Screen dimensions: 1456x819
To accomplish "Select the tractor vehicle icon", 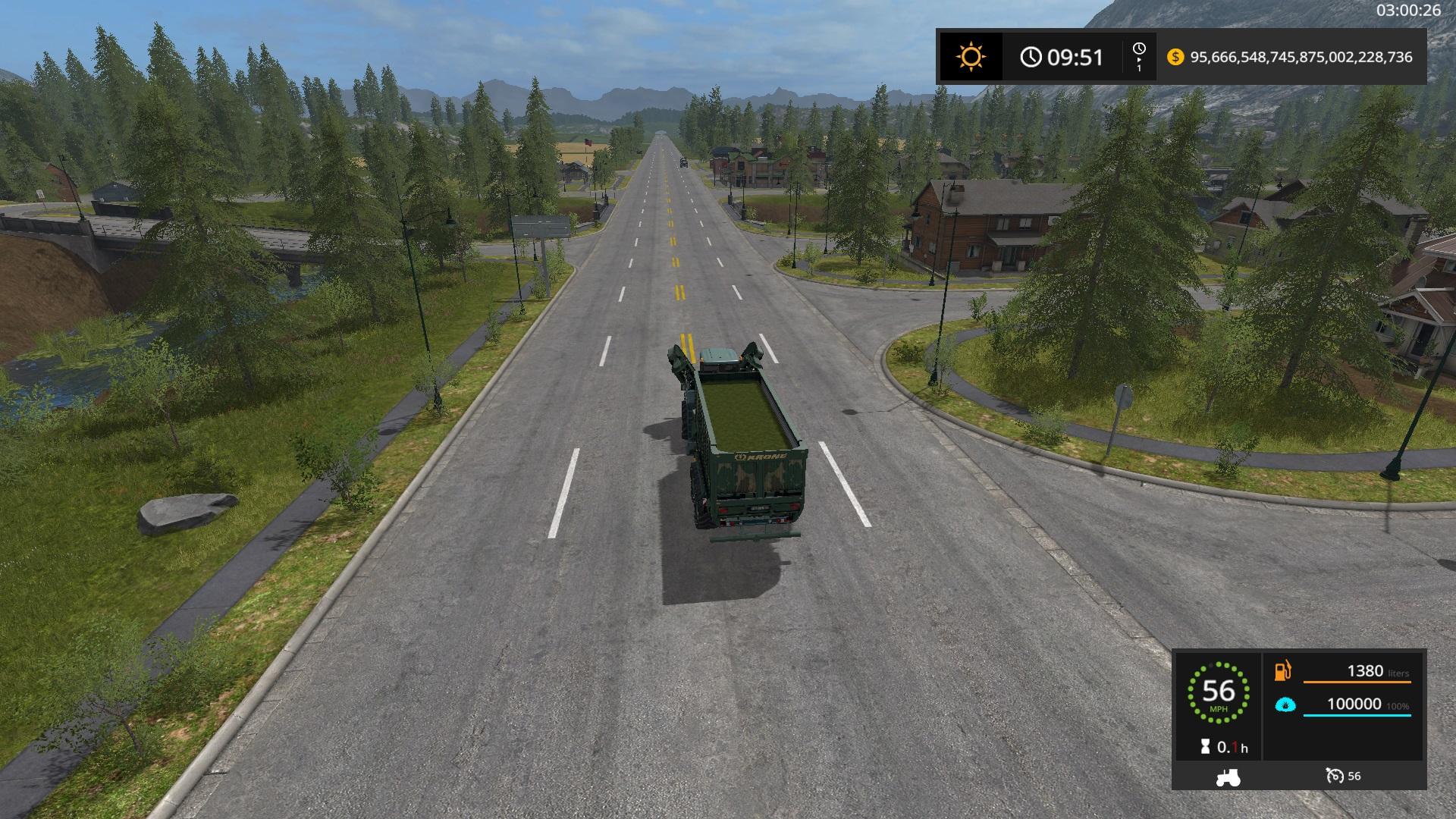I will point(1228,777).
